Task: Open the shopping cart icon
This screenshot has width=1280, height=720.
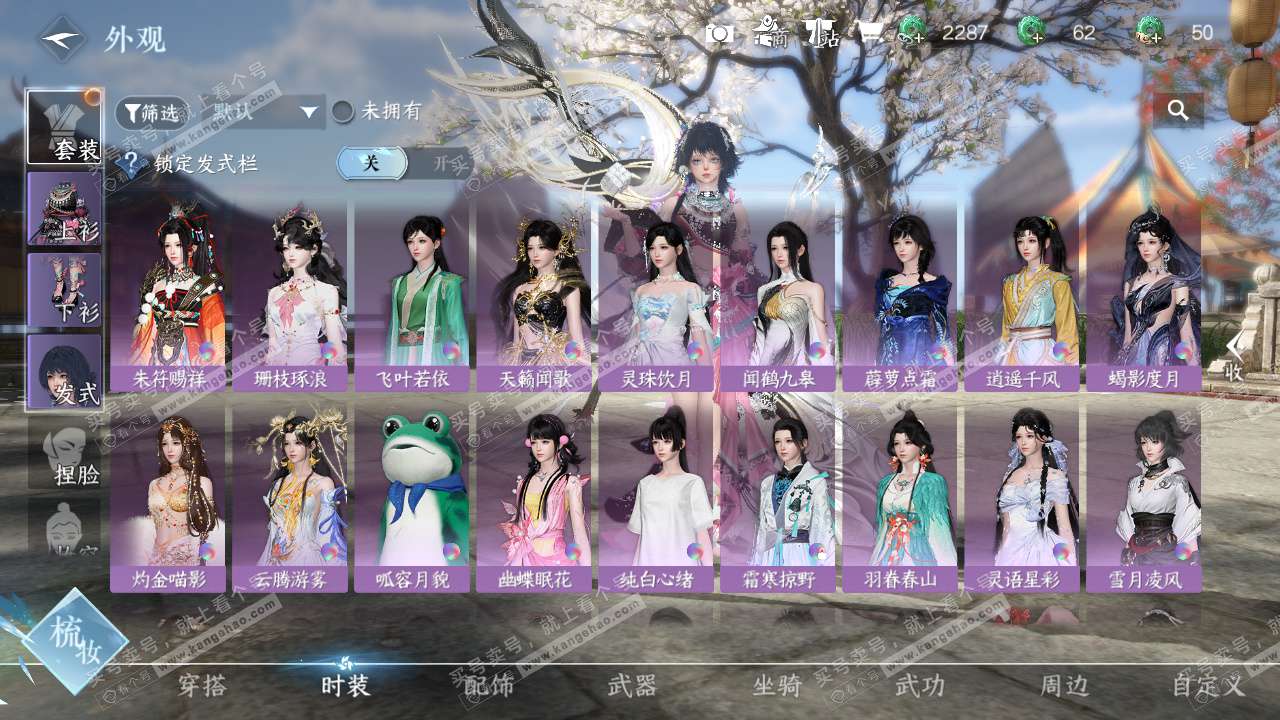Action: (867, 33)
